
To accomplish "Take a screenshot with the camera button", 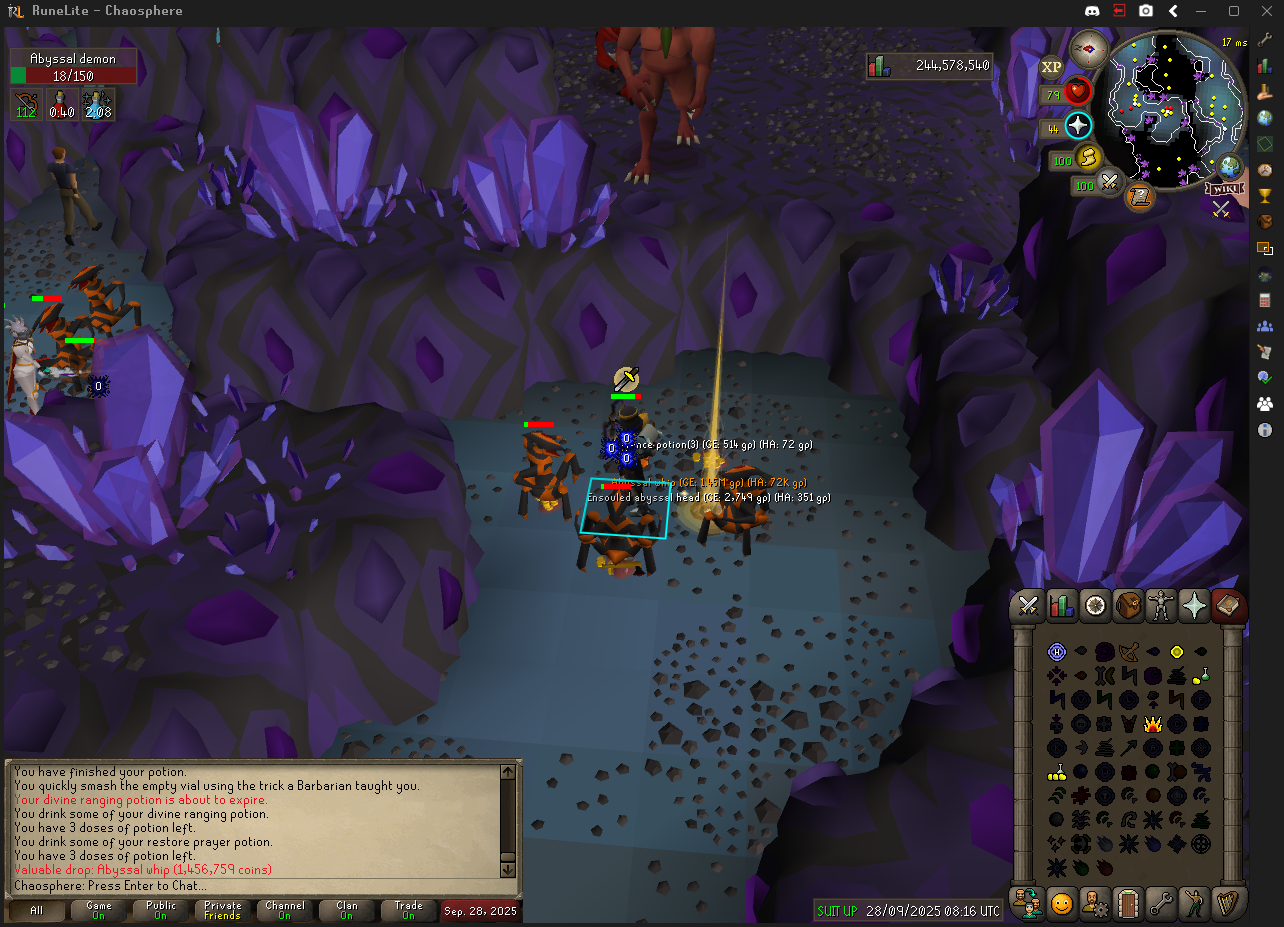I will tap(1146, 11).
